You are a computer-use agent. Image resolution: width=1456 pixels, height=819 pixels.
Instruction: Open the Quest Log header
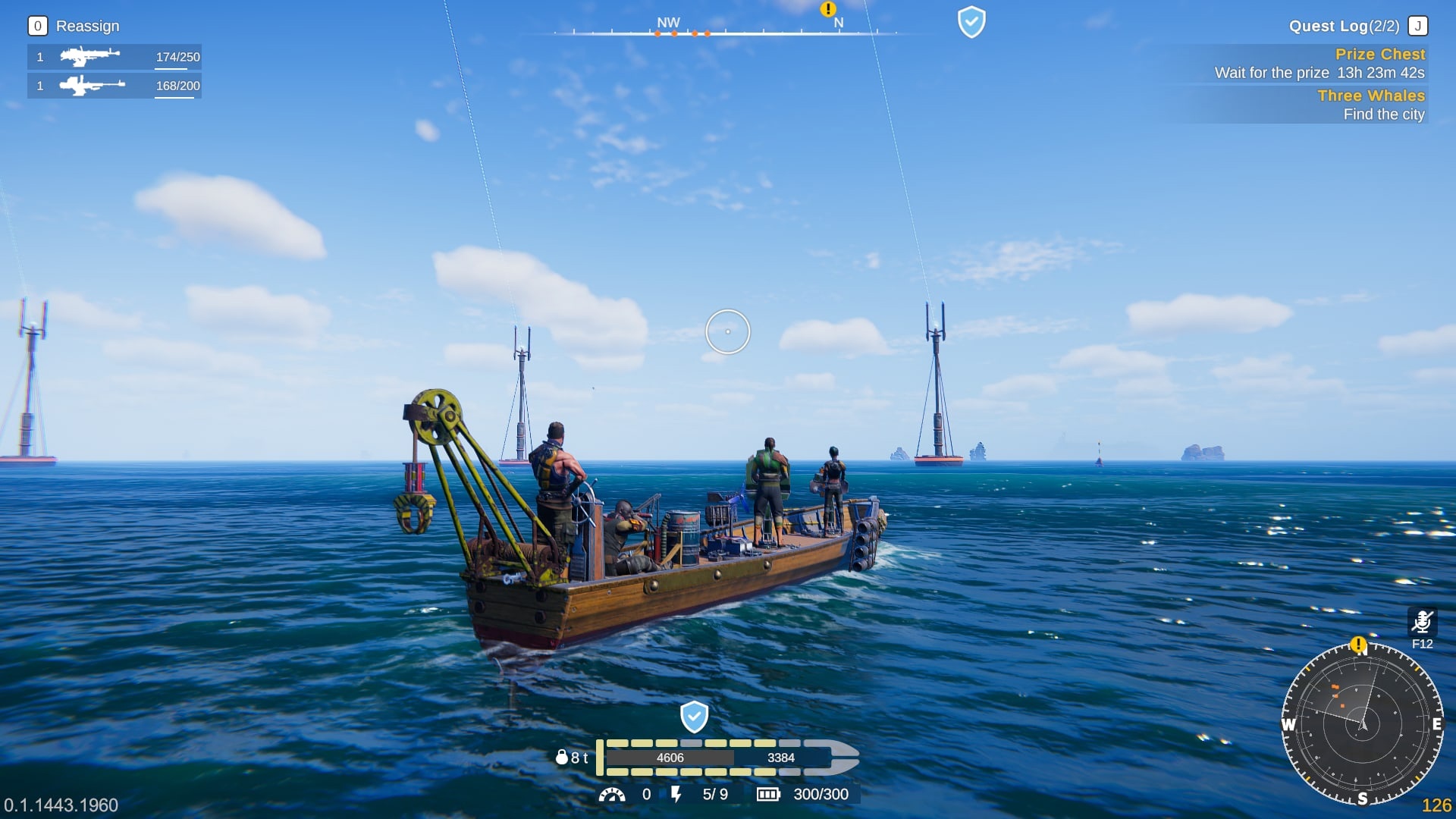point(1343,27)
